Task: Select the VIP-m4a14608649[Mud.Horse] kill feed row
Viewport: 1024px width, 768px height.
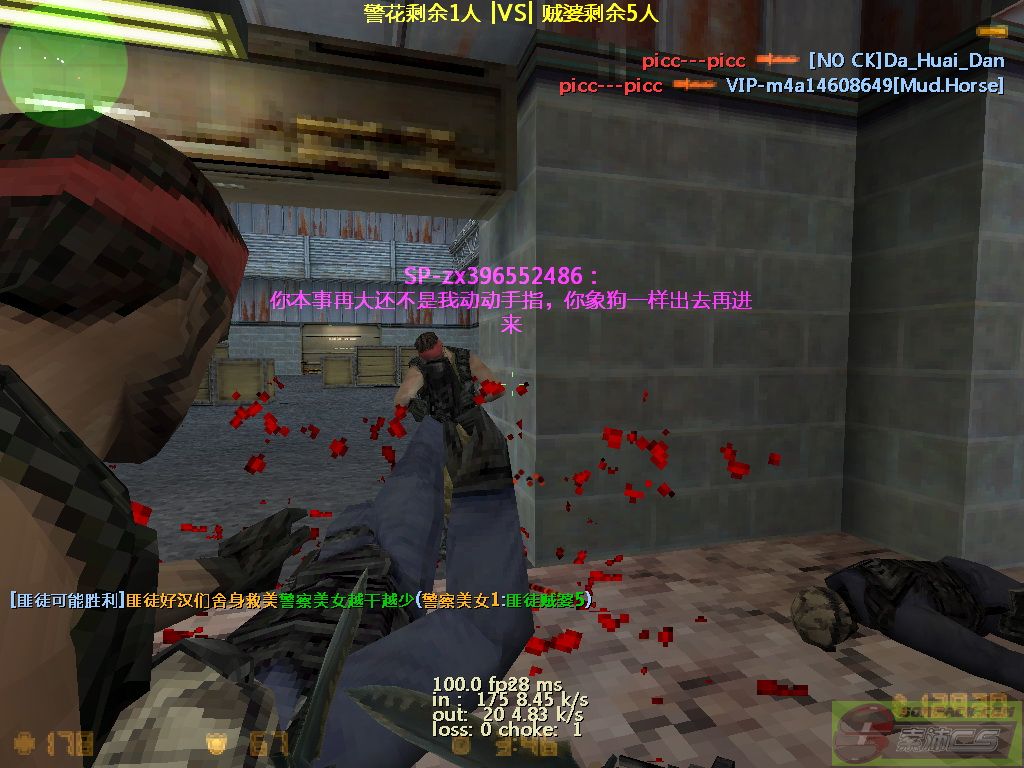Action: [781, 86]
